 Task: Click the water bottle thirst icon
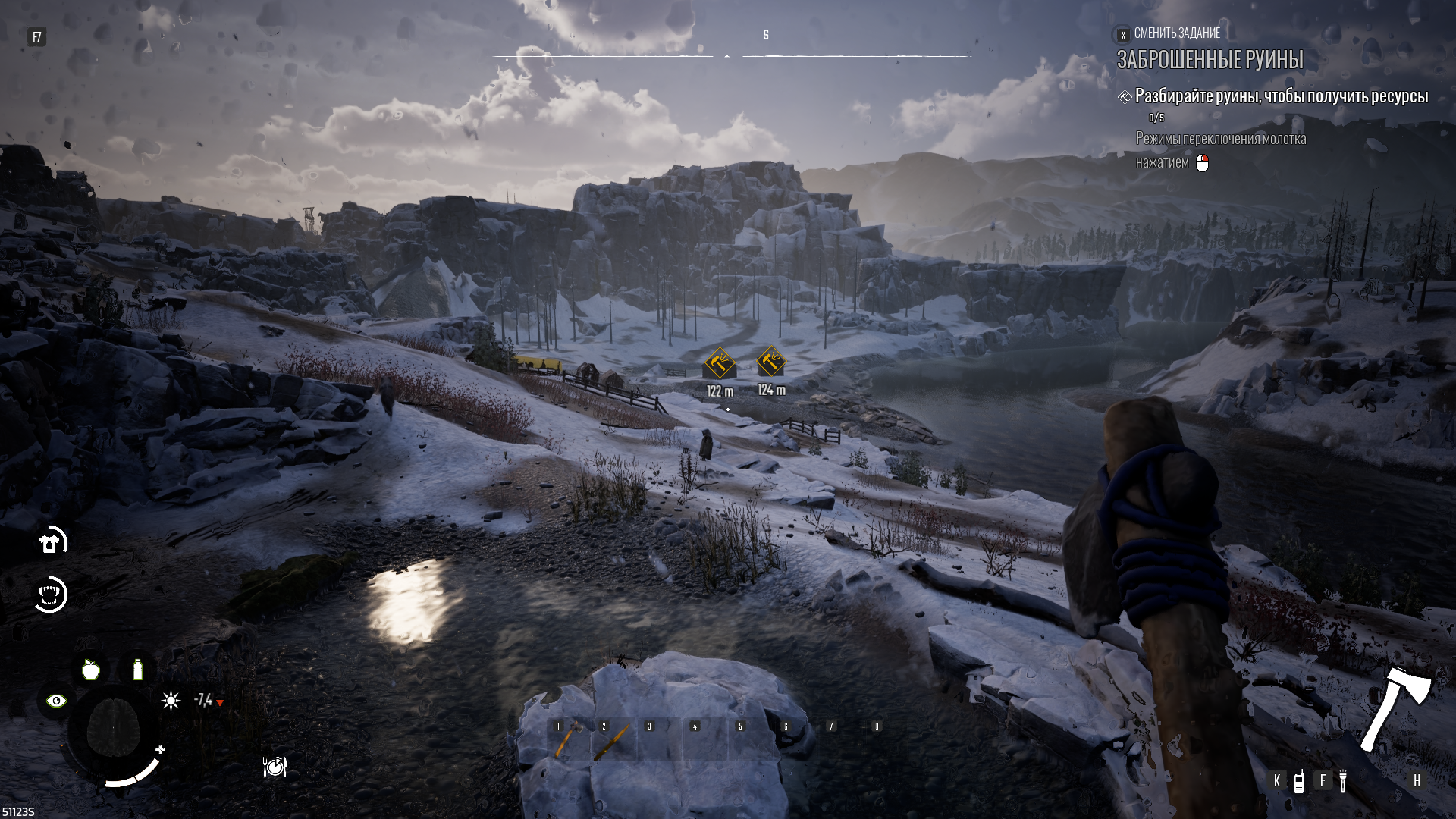pyautogui.click(x=137, y=670)
